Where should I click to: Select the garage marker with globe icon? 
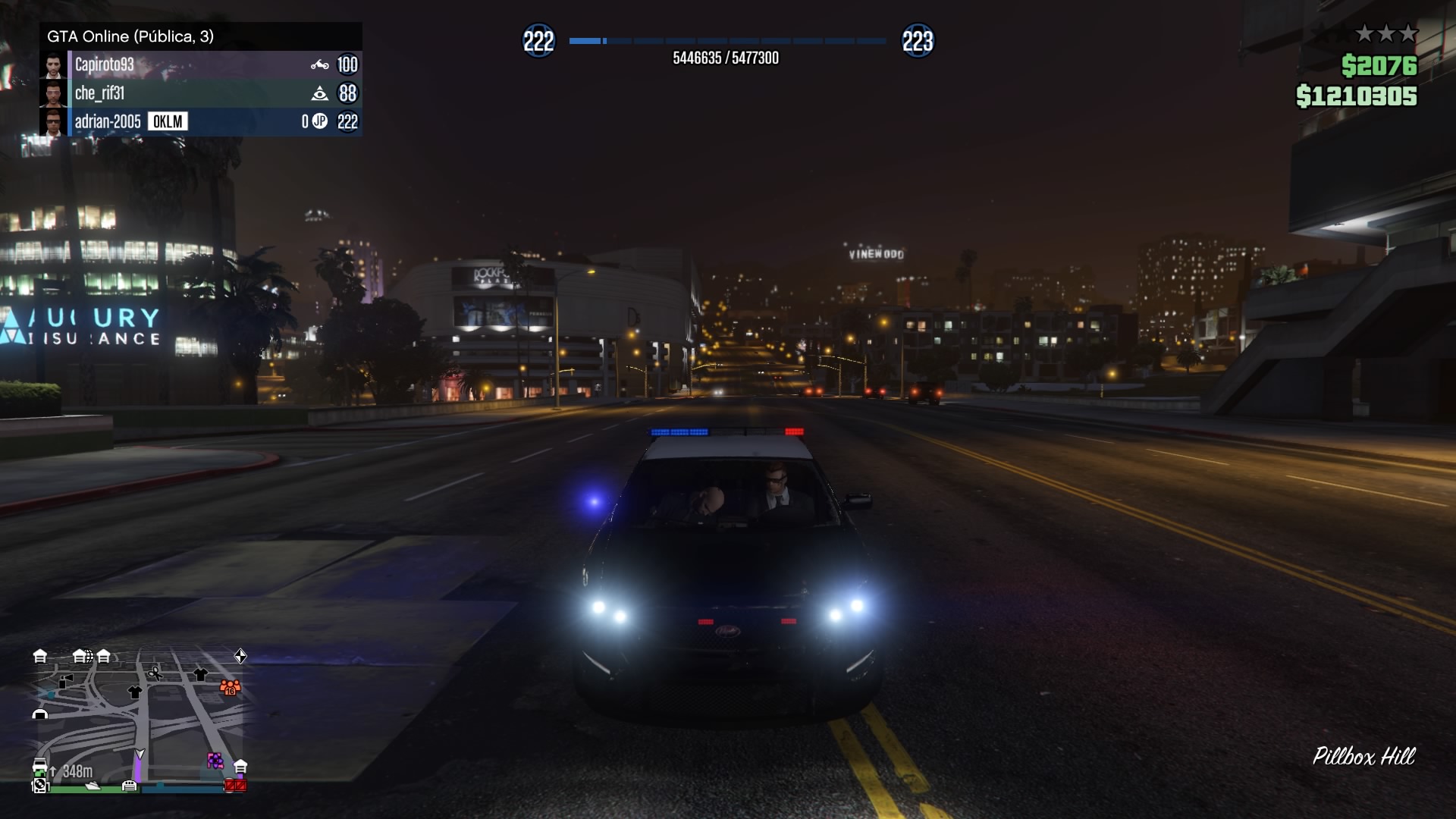coord(81,656)
